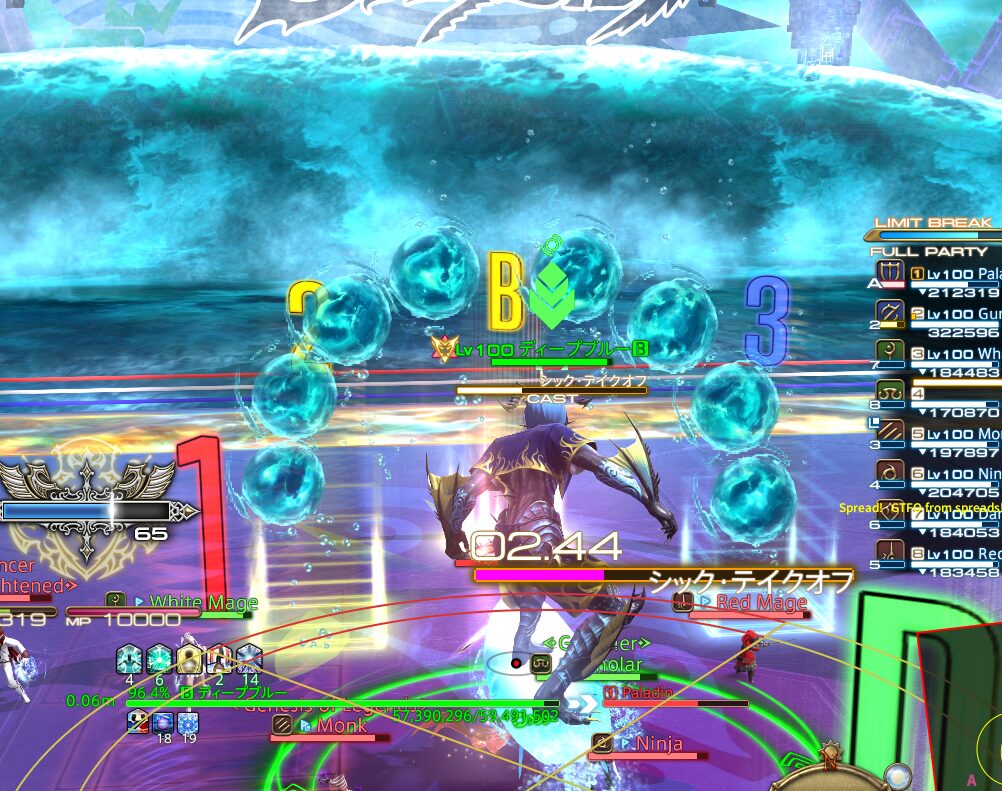Pick the Monk from the party list
The width and height of the screenshot is (1002, 791).
955,434
